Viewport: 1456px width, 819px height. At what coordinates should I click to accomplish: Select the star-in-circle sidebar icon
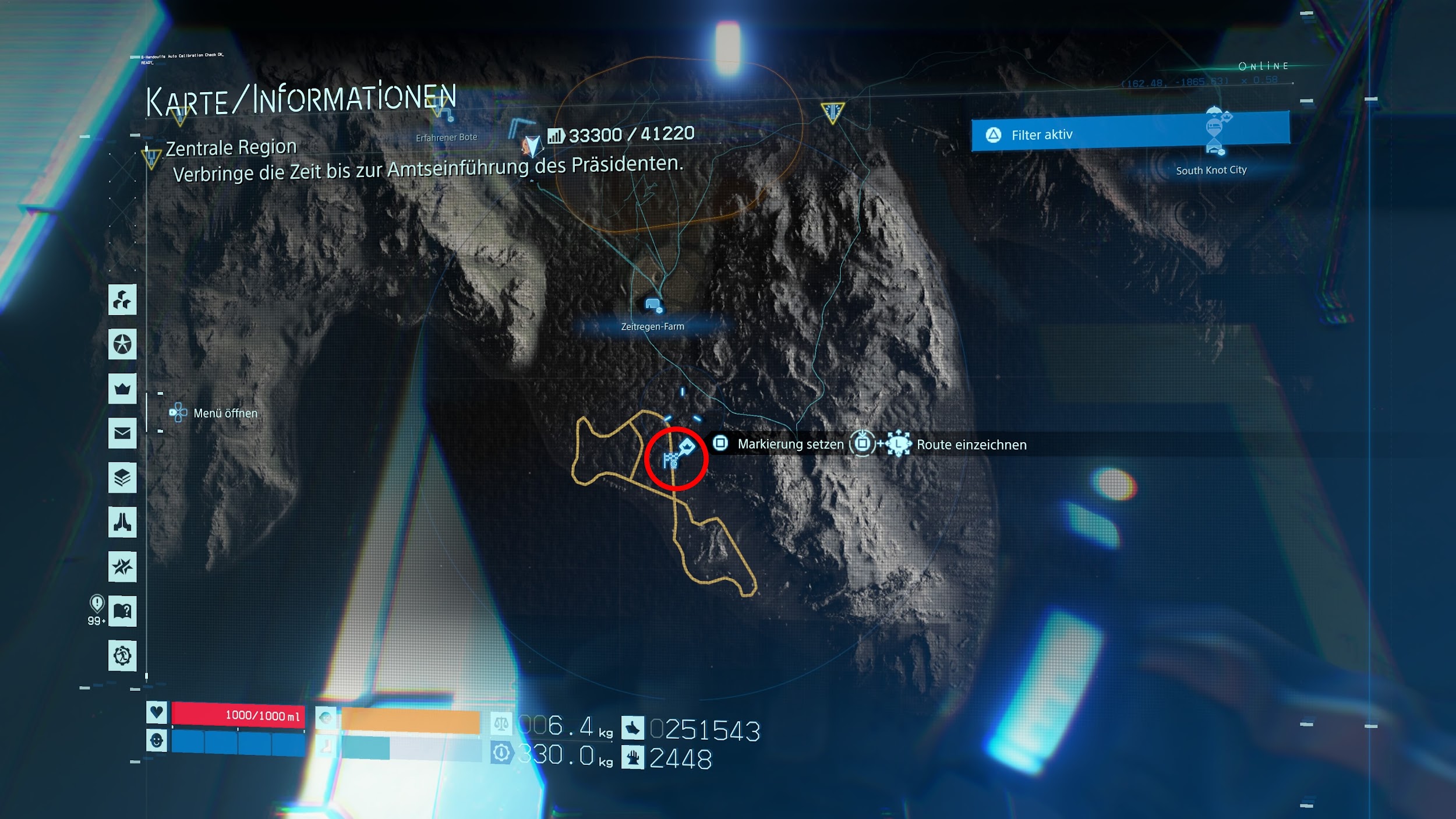click(122, 344)
